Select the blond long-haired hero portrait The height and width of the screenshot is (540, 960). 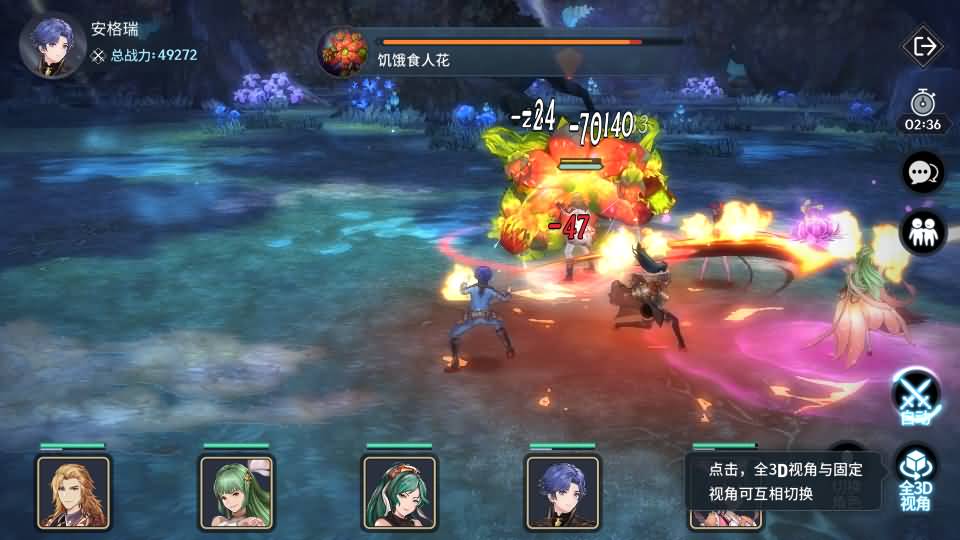click(73, 491)
